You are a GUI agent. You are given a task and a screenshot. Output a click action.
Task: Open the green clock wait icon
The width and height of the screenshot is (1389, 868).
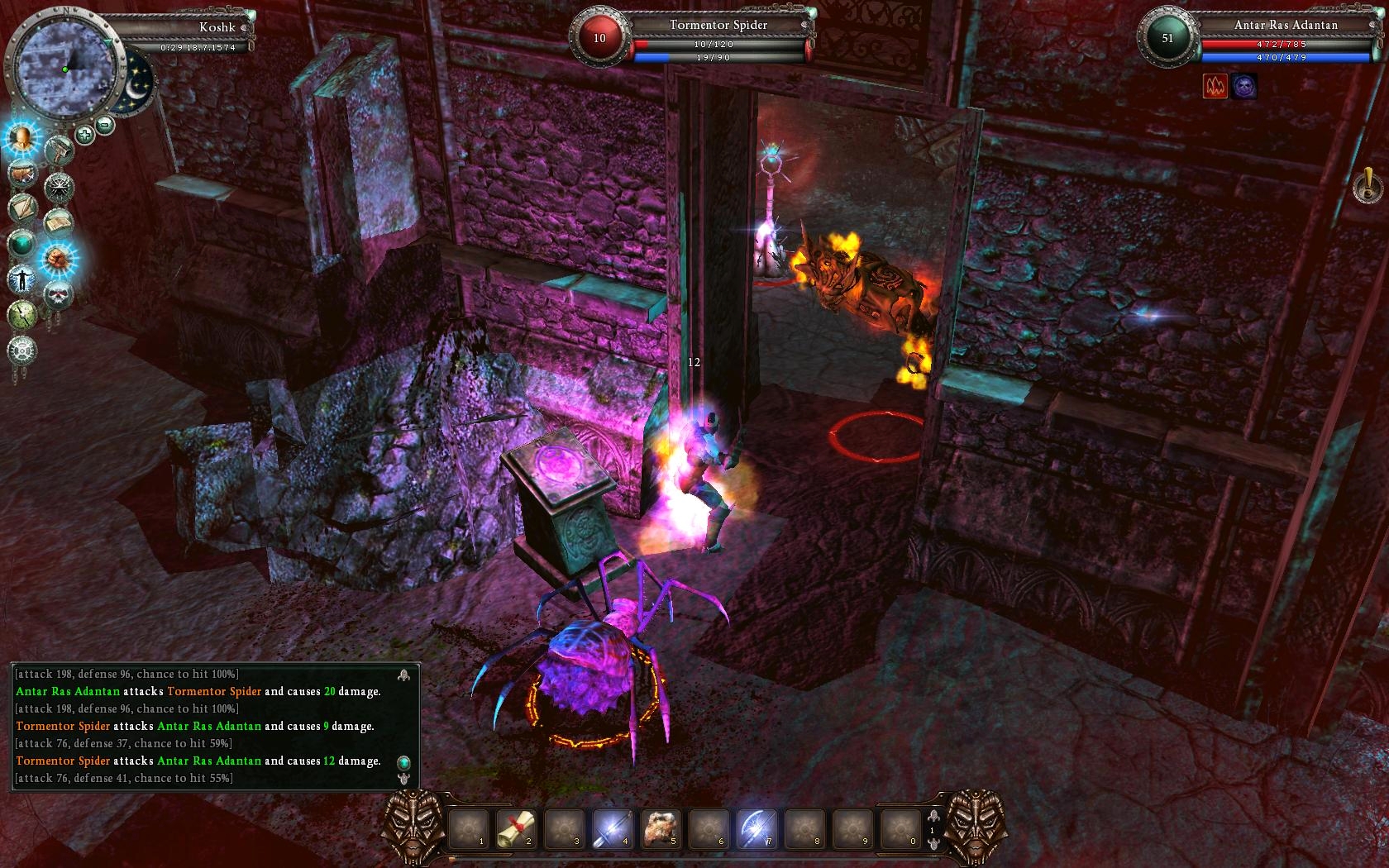pyautogui.click(x=22, y=315)
